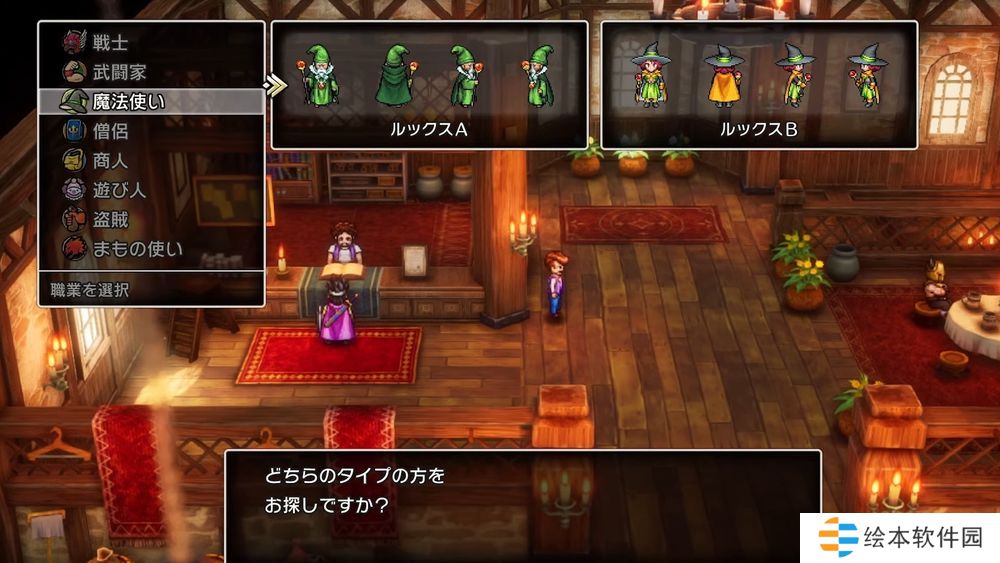
Task: Choose the ルックスB witch appearance
Action: pos(758,85)
